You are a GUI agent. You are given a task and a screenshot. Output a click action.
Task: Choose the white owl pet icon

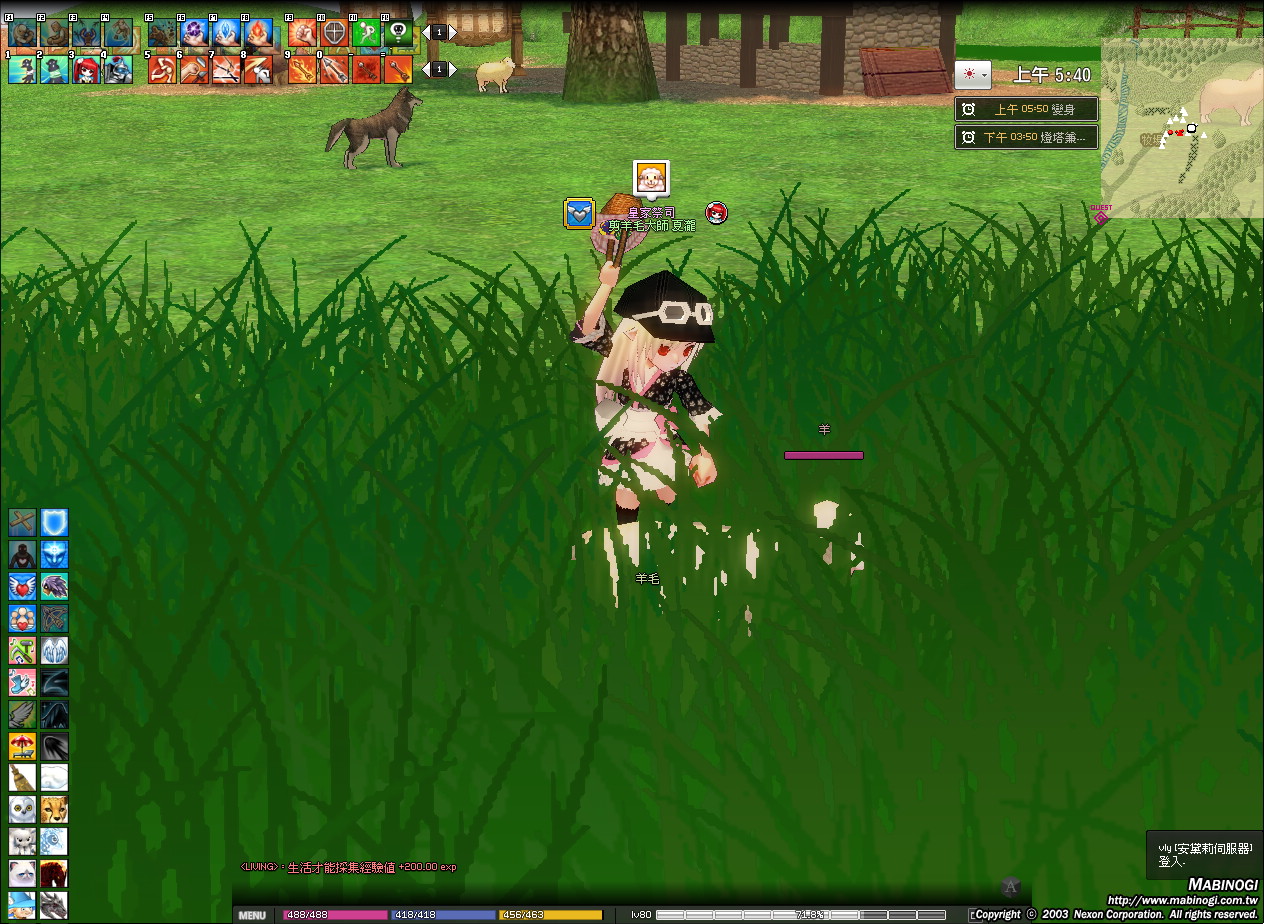click(x=22, y=809)
